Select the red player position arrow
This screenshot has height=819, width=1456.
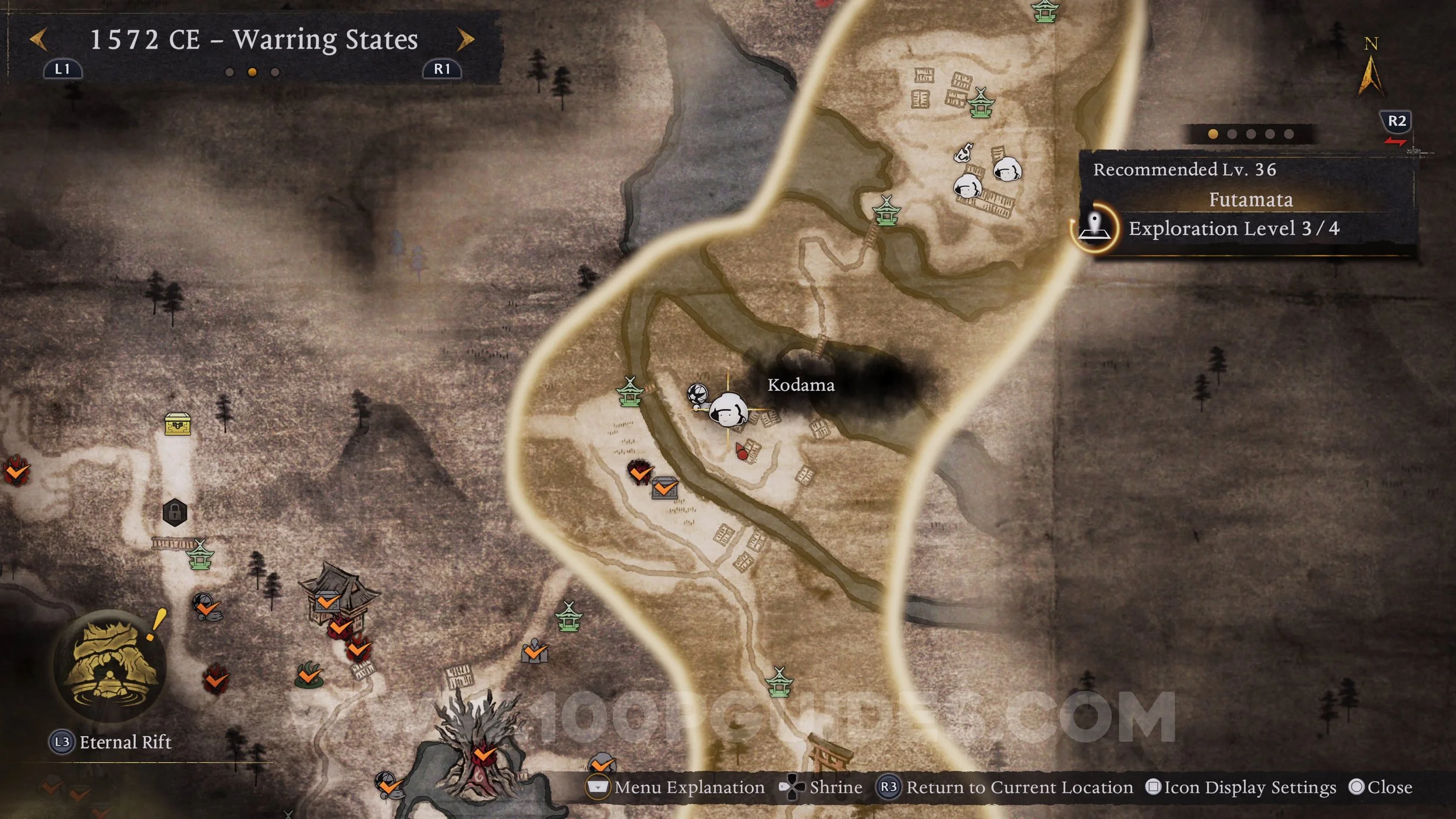coord(741,451)
